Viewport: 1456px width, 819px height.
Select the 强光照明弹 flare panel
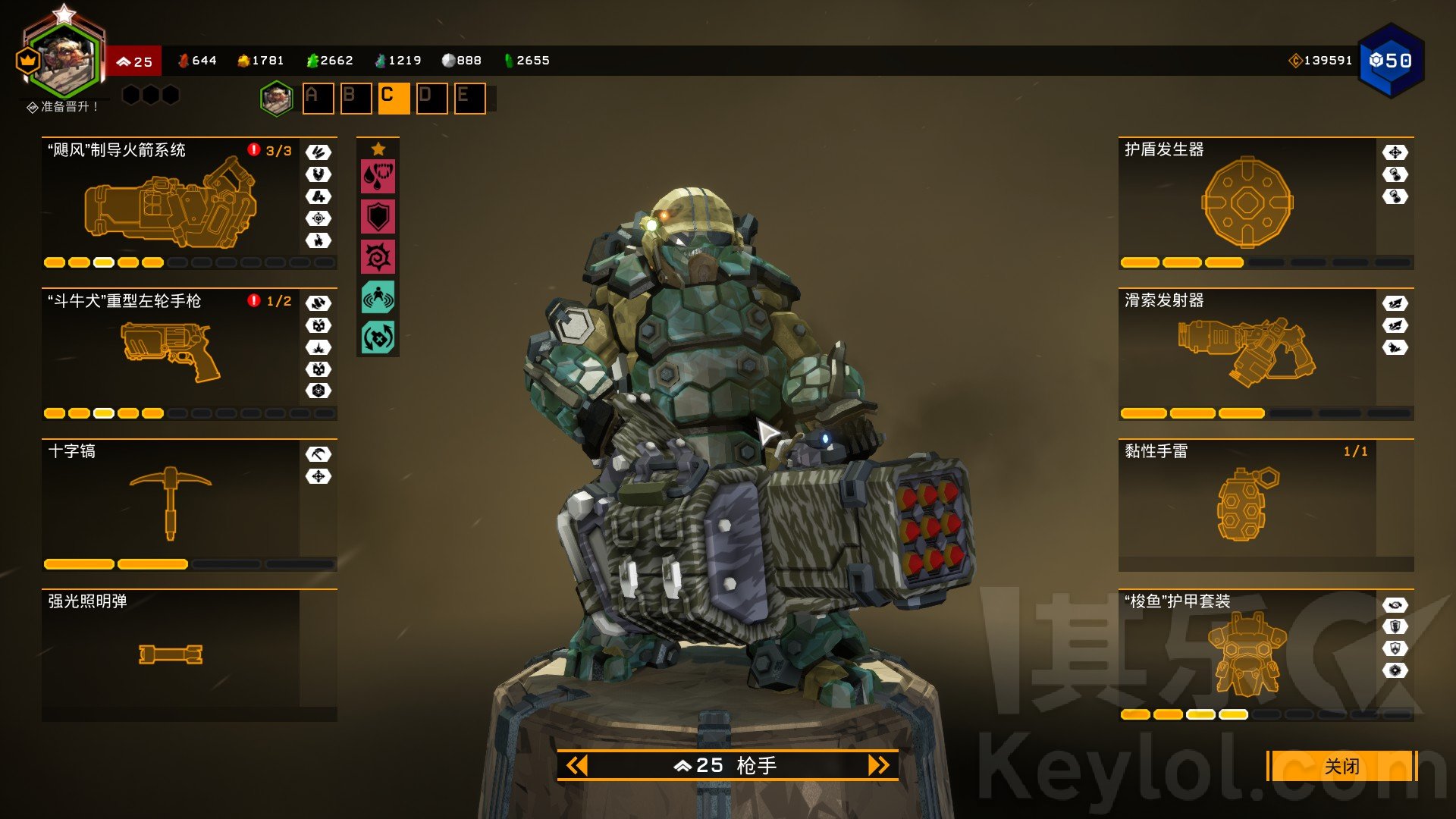coord(171,654)
